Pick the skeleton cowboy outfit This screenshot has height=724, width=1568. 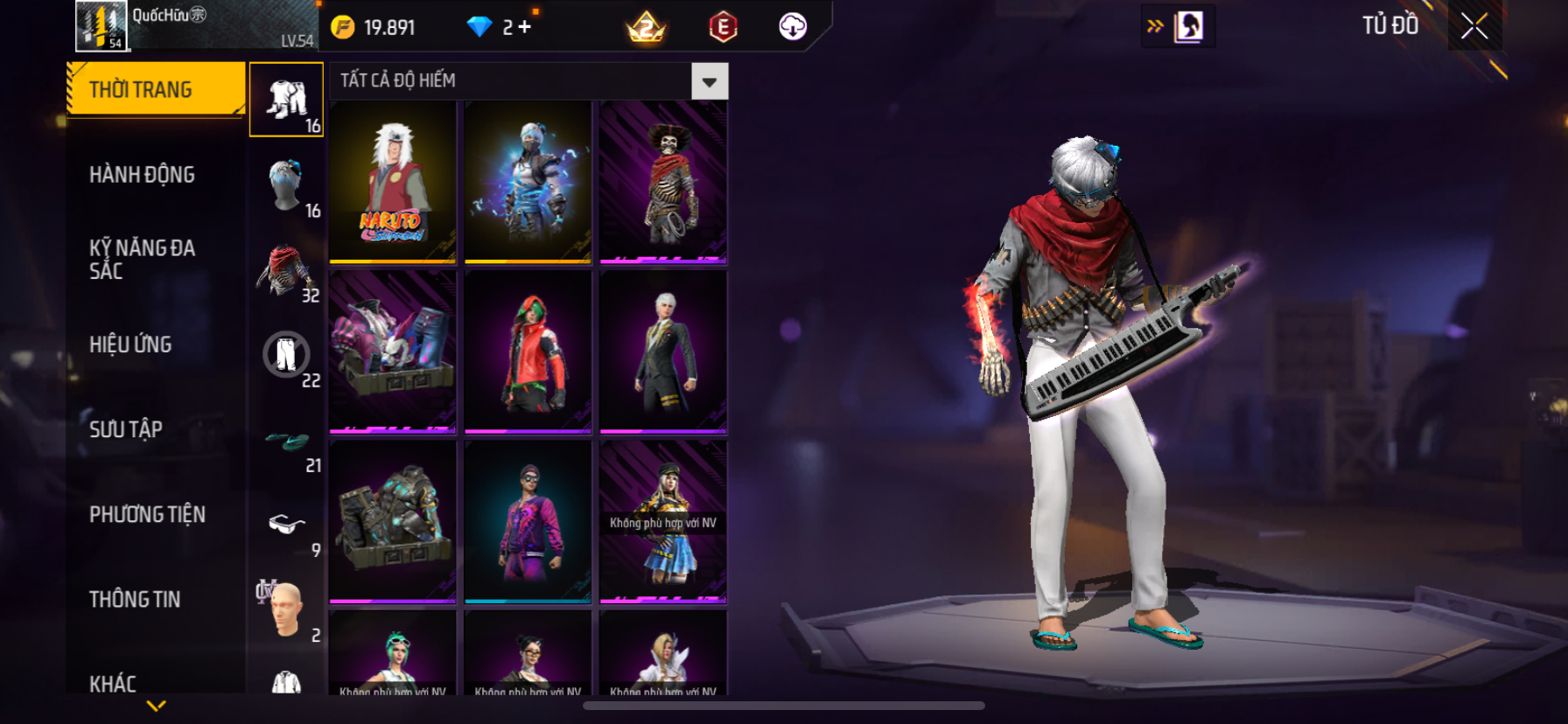pyautogui.click(x=663, y=182)
